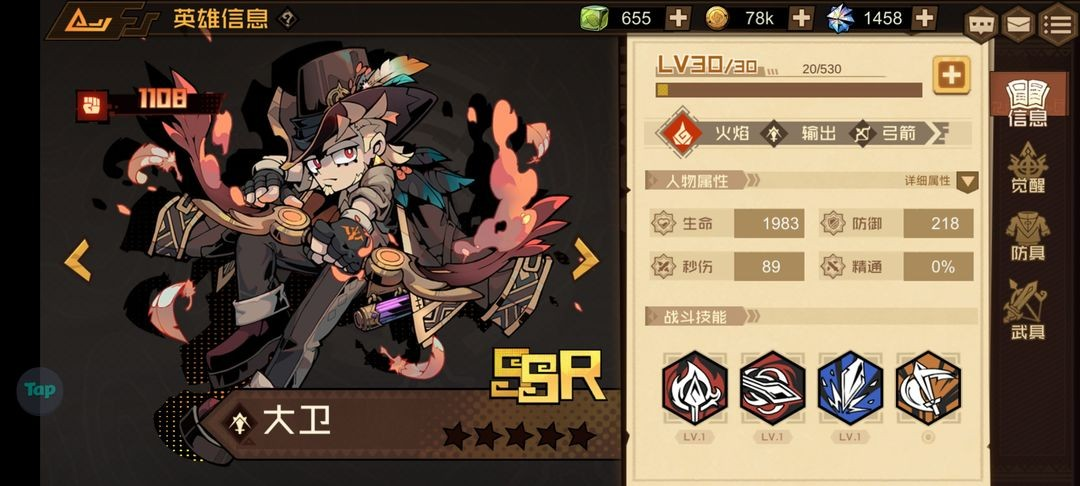
Task: Show the previous hero with left arrow
Action: (x=77, y=260)
